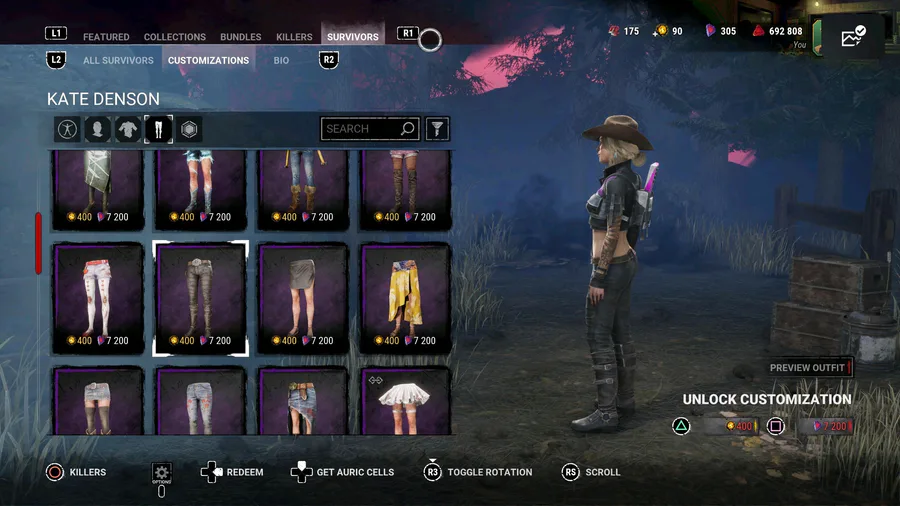Open the funnel filter options
The height and width of the screenshot is (506, 900).
437,129
